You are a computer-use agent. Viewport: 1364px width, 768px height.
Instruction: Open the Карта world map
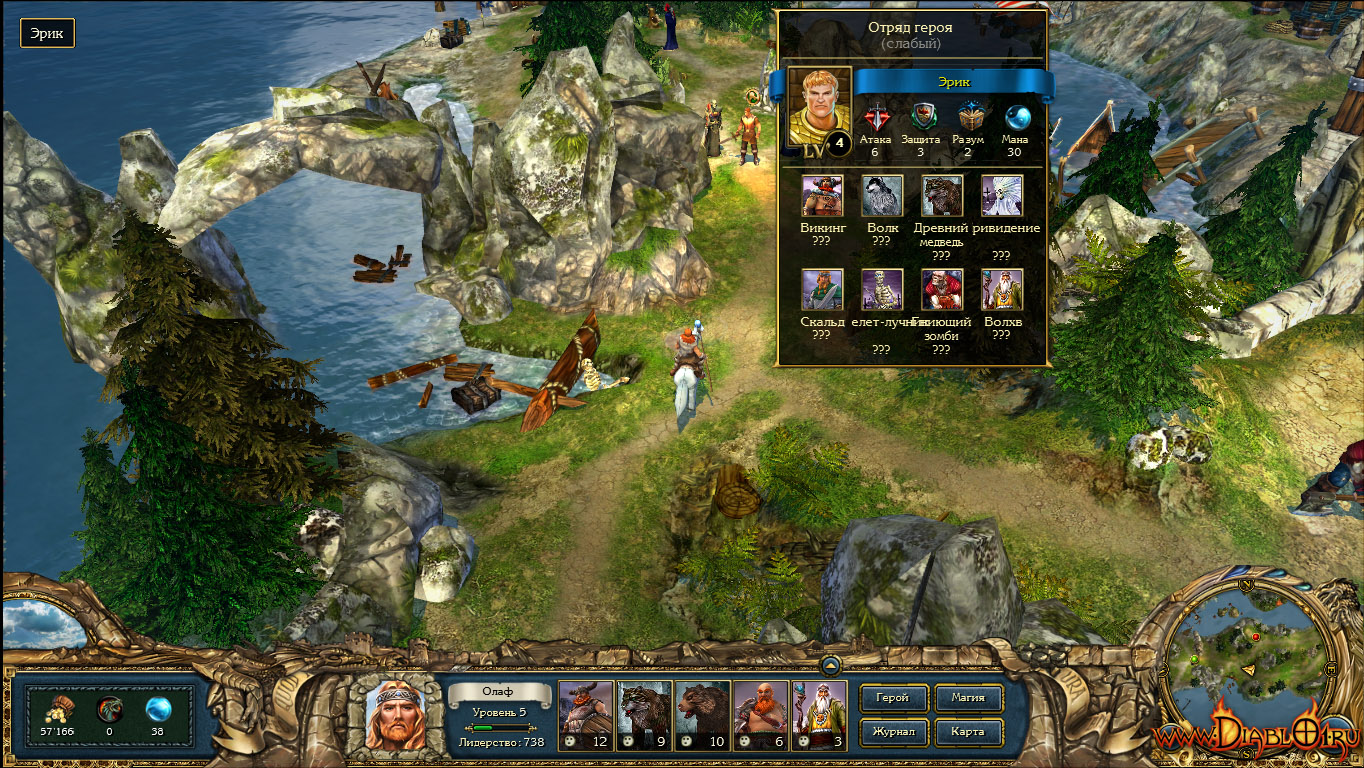[967, 732]
